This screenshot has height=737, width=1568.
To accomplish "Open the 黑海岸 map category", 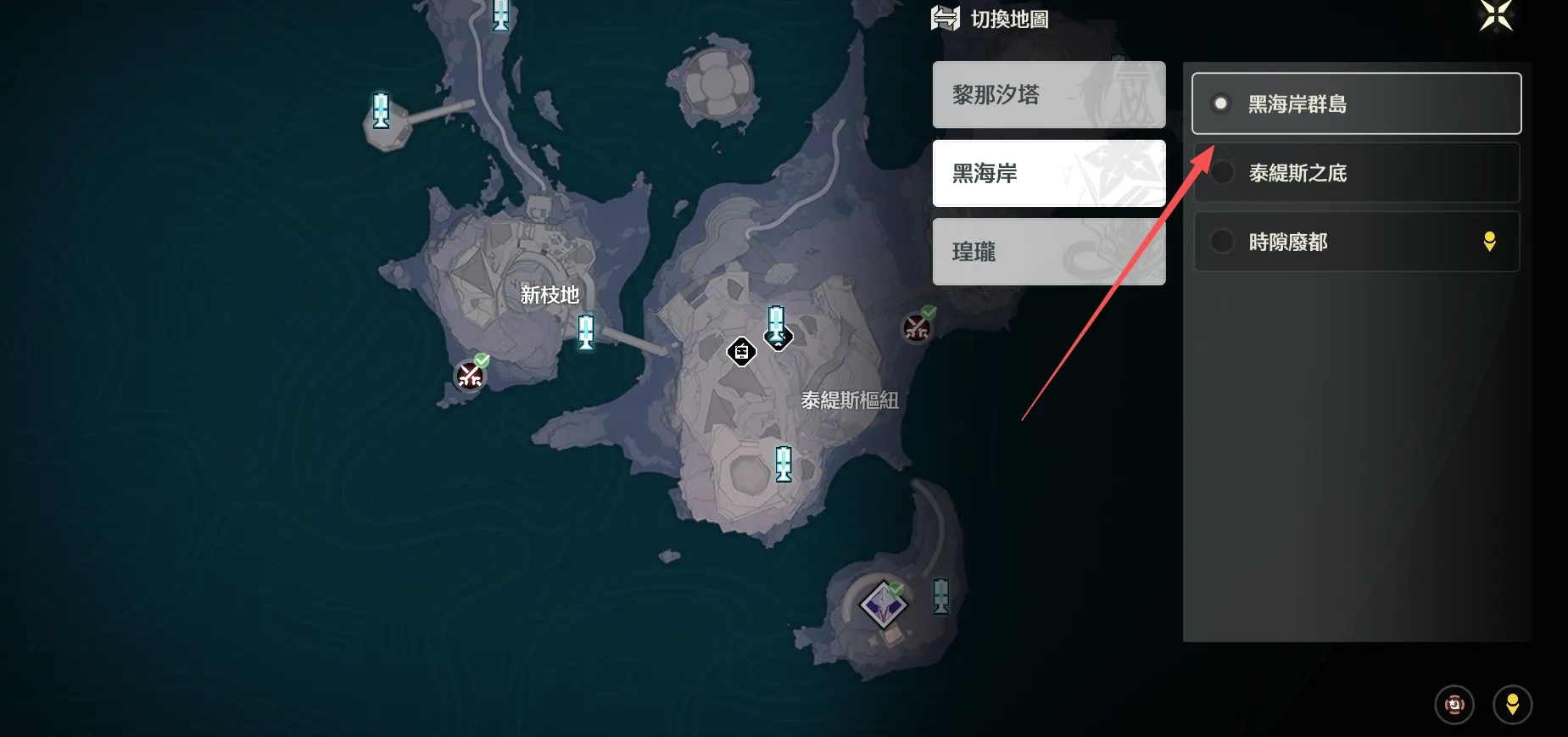I will pos(1049,173).
